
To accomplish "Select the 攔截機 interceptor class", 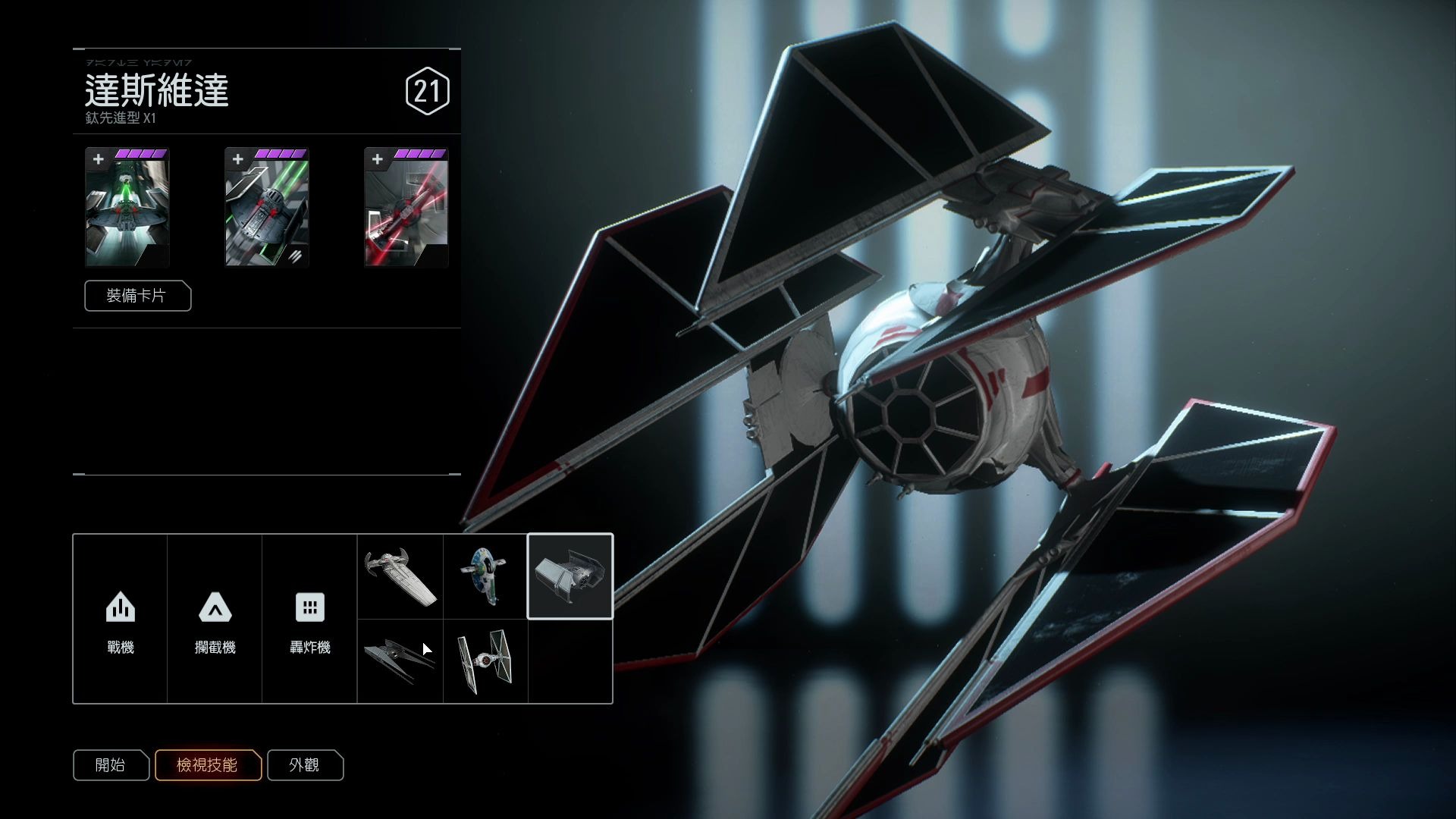I will point(215,620).
